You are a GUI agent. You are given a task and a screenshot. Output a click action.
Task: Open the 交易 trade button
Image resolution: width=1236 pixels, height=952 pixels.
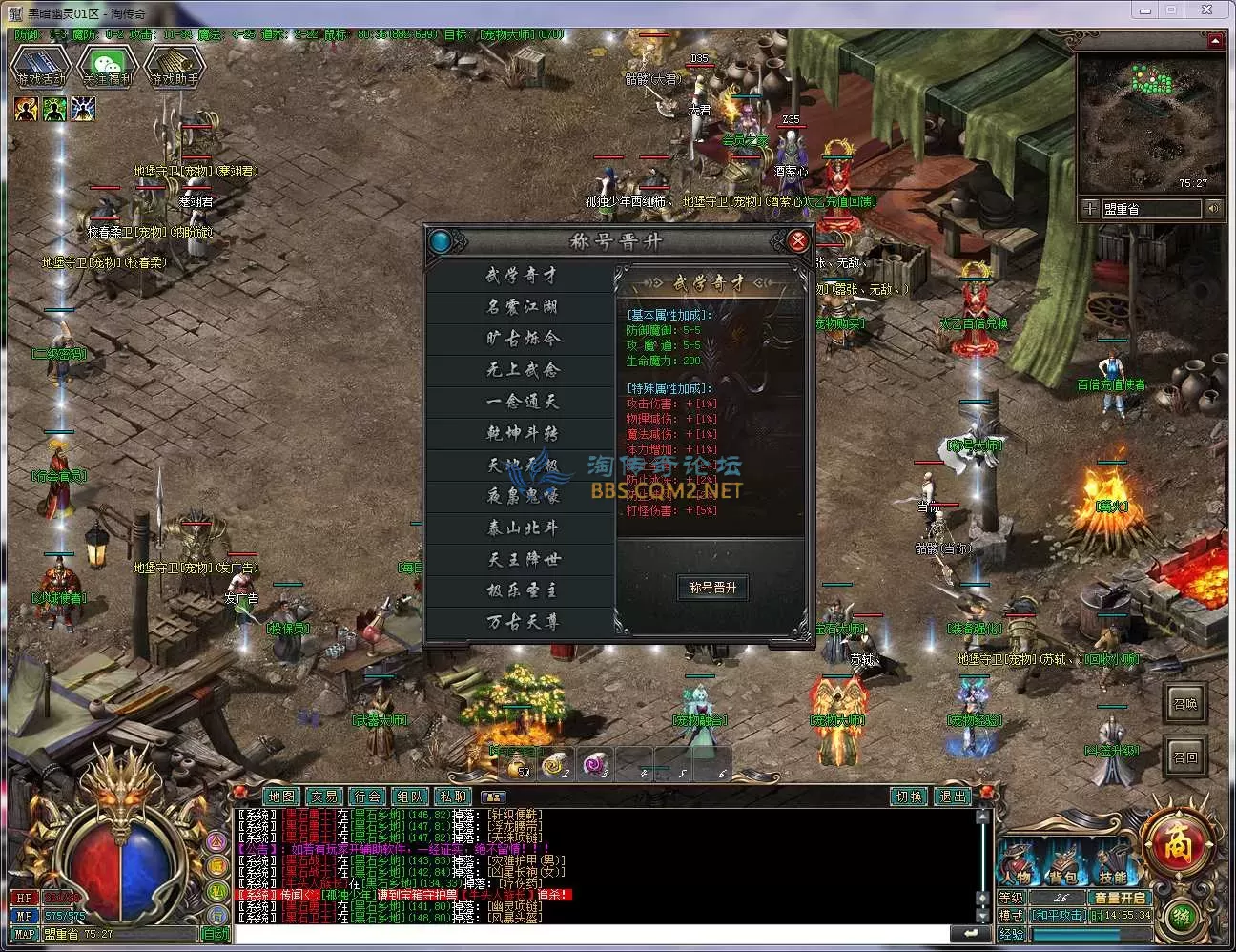pyautogui.click(x=324, y=797)
